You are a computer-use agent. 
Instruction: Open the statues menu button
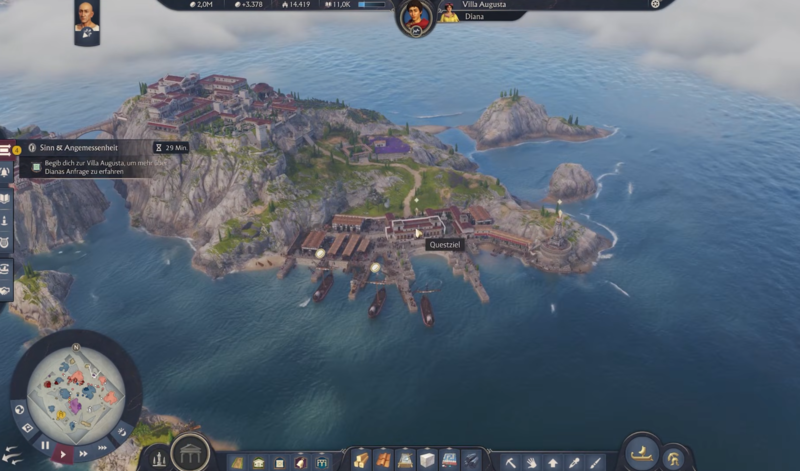click(x=158, y=461)
